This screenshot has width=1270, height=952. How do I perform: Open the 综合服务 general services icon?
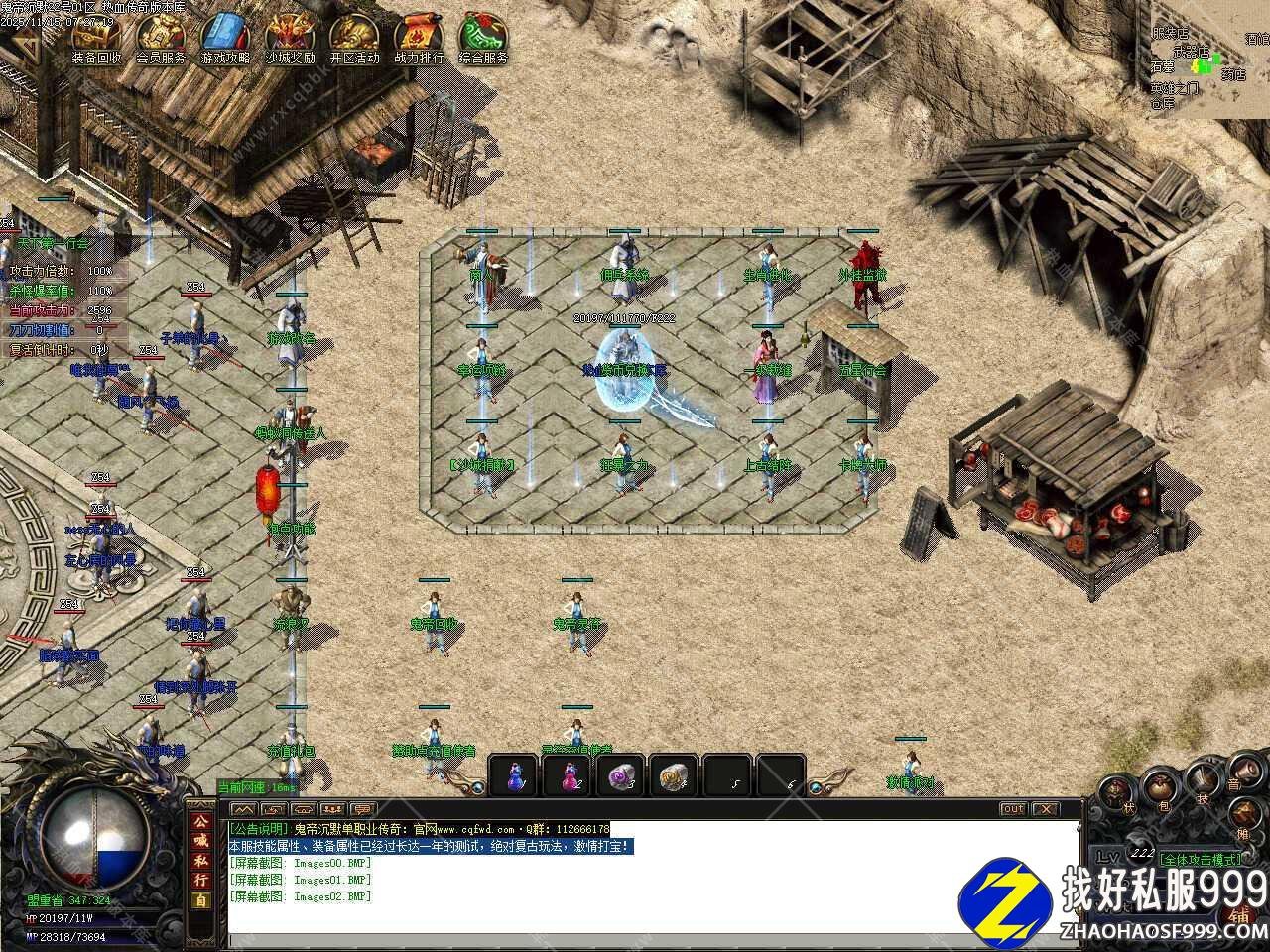[483, 40]
